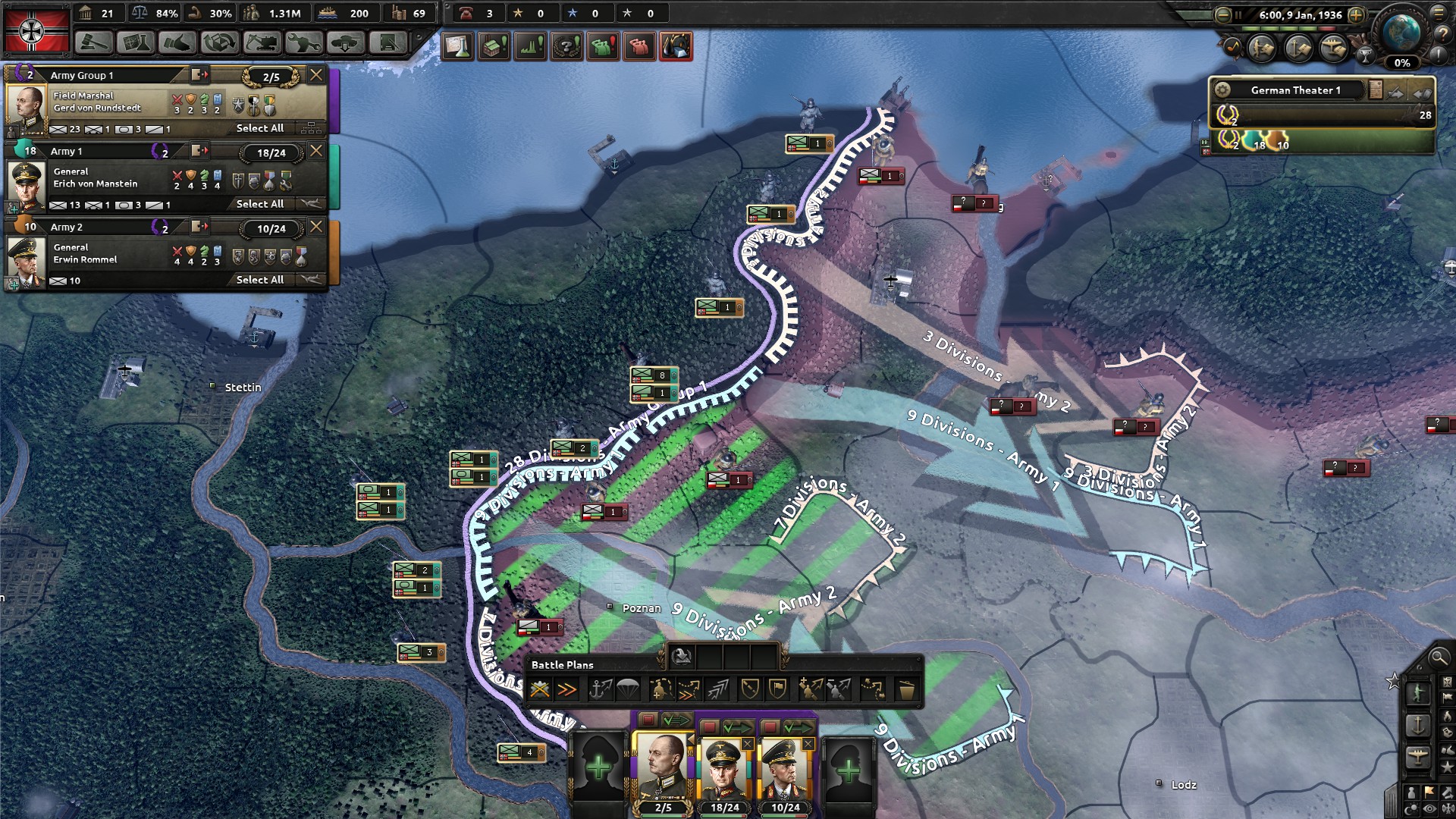Stop Manstein's plan with the red square

coord(708,727)
